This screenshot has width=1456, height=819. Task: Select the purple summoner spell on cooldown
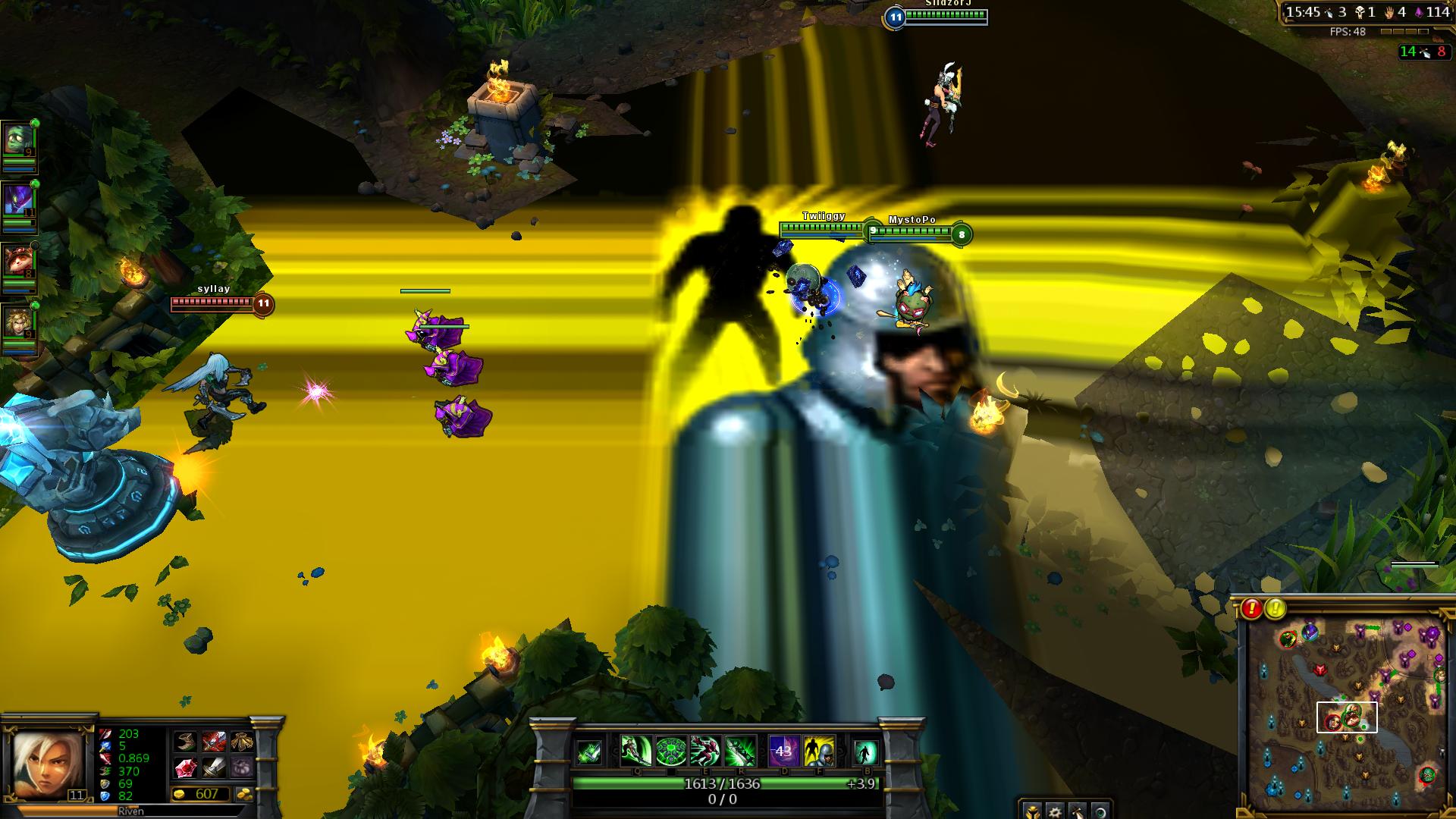[783, 751]
